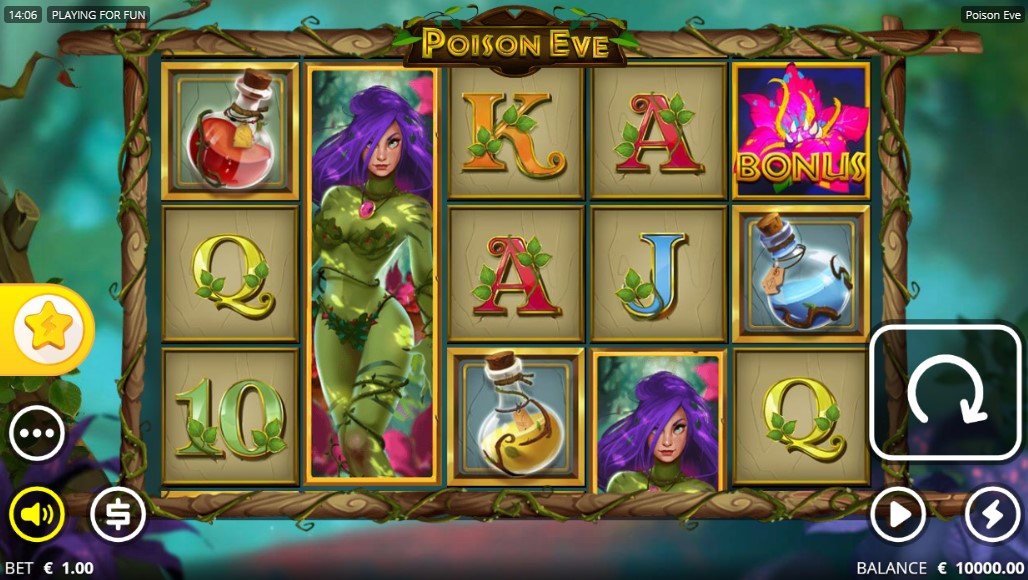This screenshot has width=1028, height=580.
Task: Open bet settings with the dollar sign button
Action: pyautogui.click(x=118, y=515)
